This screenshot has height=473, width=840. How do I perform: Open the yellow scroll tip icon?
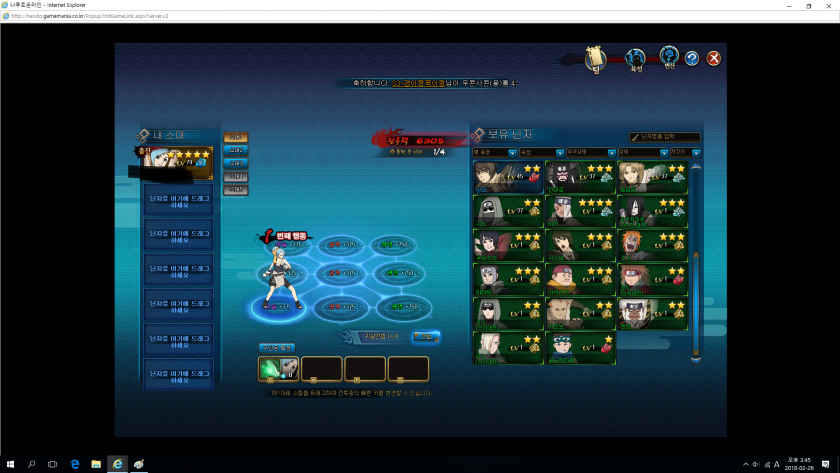(x=596, y=59)
